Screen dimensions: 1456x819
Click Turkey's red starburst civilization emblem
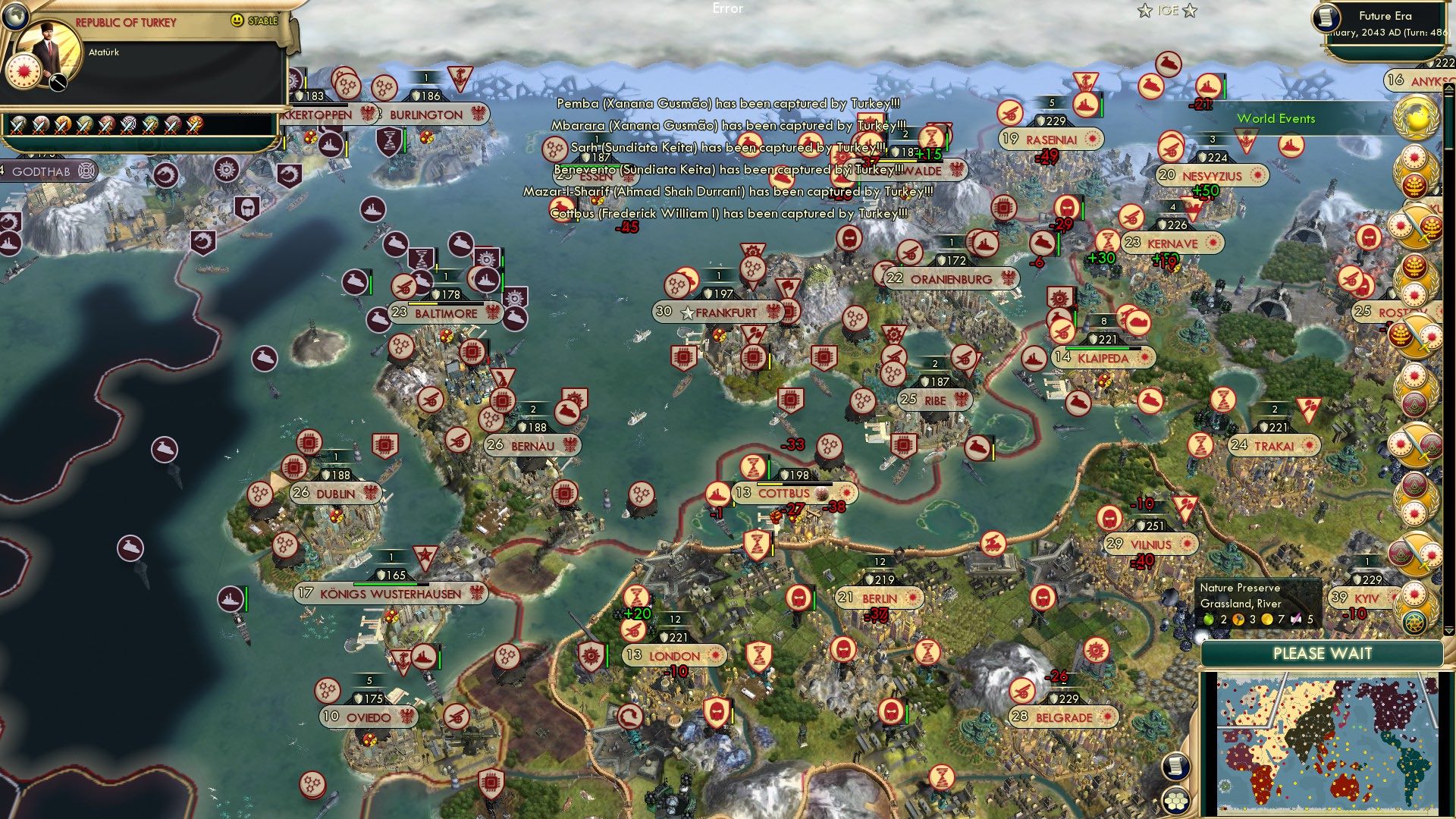tap(24, 71)
